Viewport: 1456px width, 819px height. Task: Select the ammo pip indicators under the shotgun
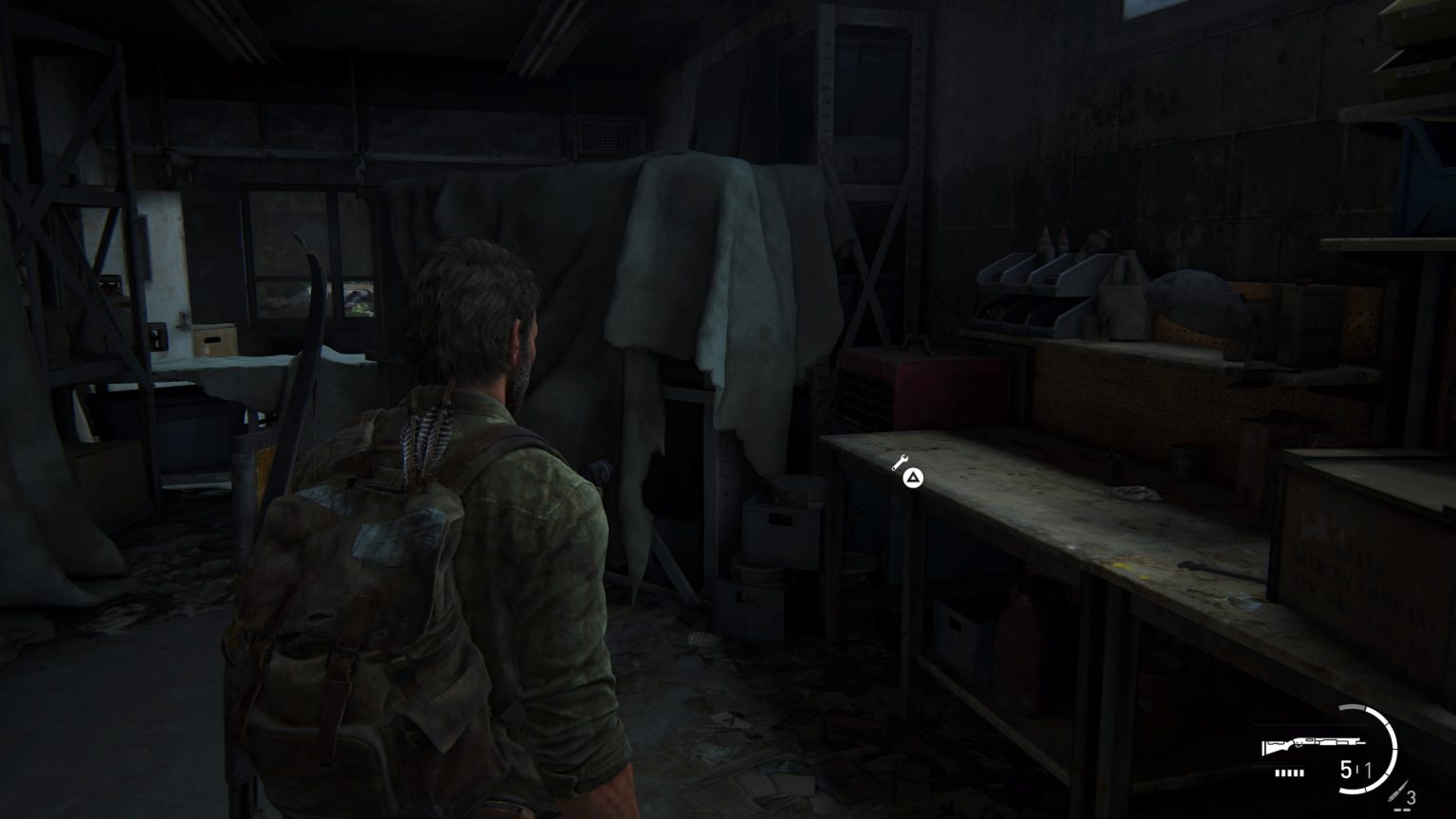coord(1288,773)
